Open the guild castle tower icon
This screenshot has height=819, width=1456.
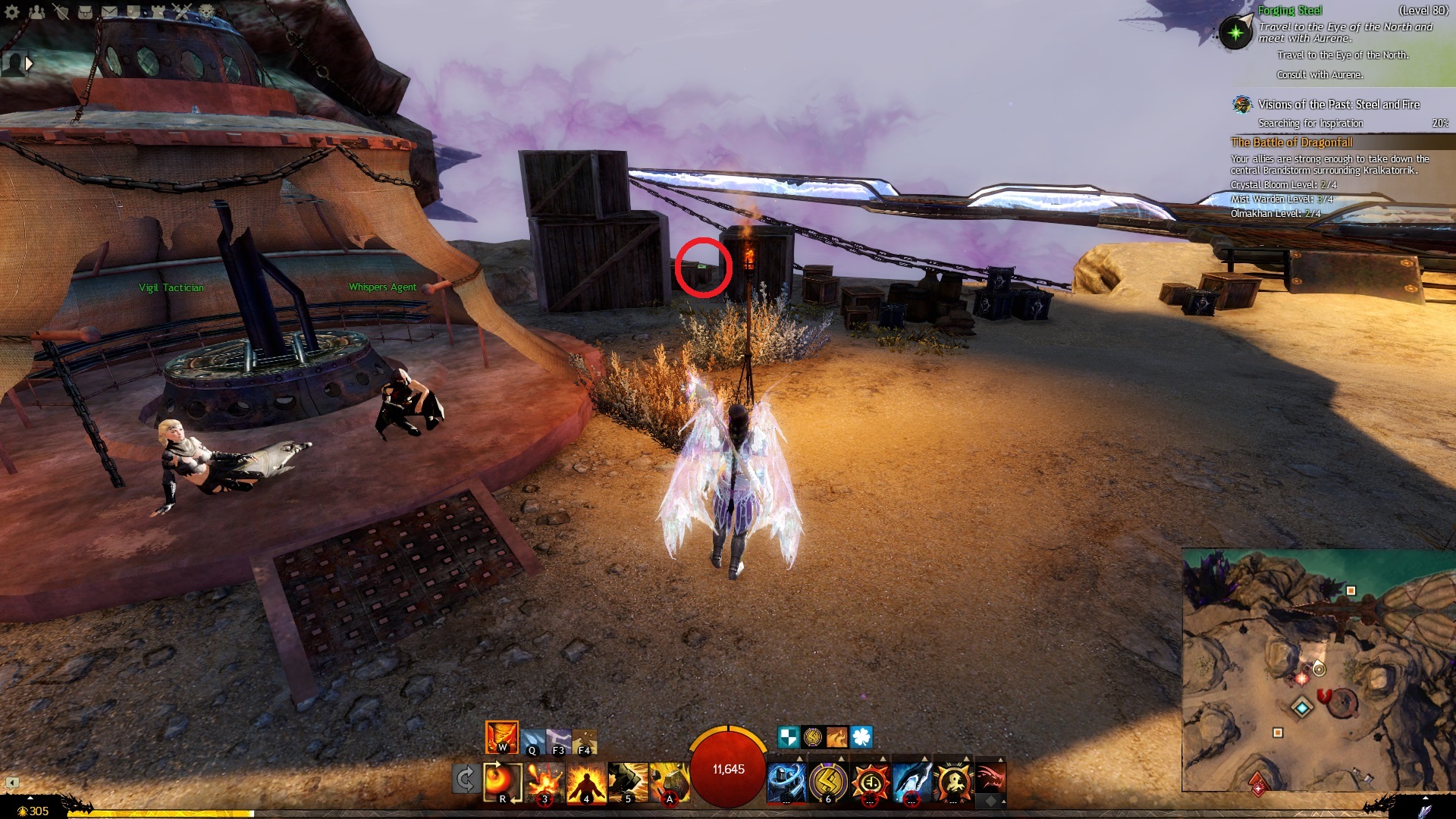157,11
